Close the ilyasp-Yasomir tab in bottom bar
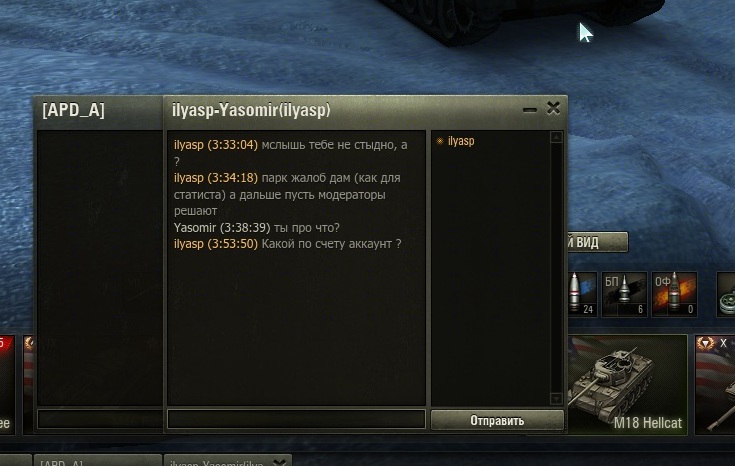The width and height of the screenshot is (735, 469). pos(281,462)
